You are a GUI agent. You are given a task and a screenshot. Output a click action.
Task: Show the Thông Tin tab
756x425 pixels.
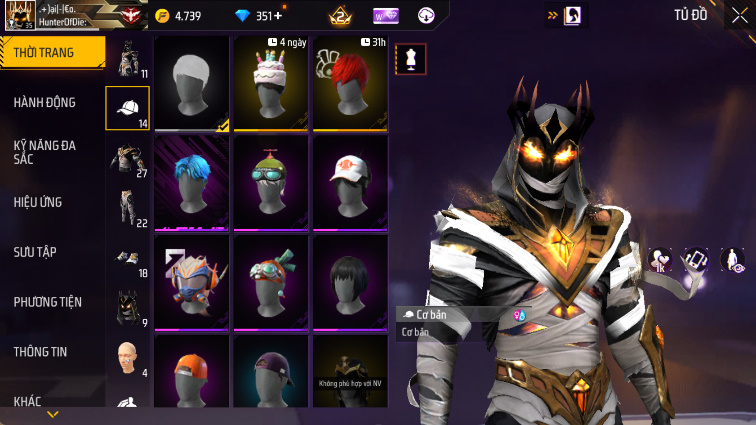pos(41,352)
